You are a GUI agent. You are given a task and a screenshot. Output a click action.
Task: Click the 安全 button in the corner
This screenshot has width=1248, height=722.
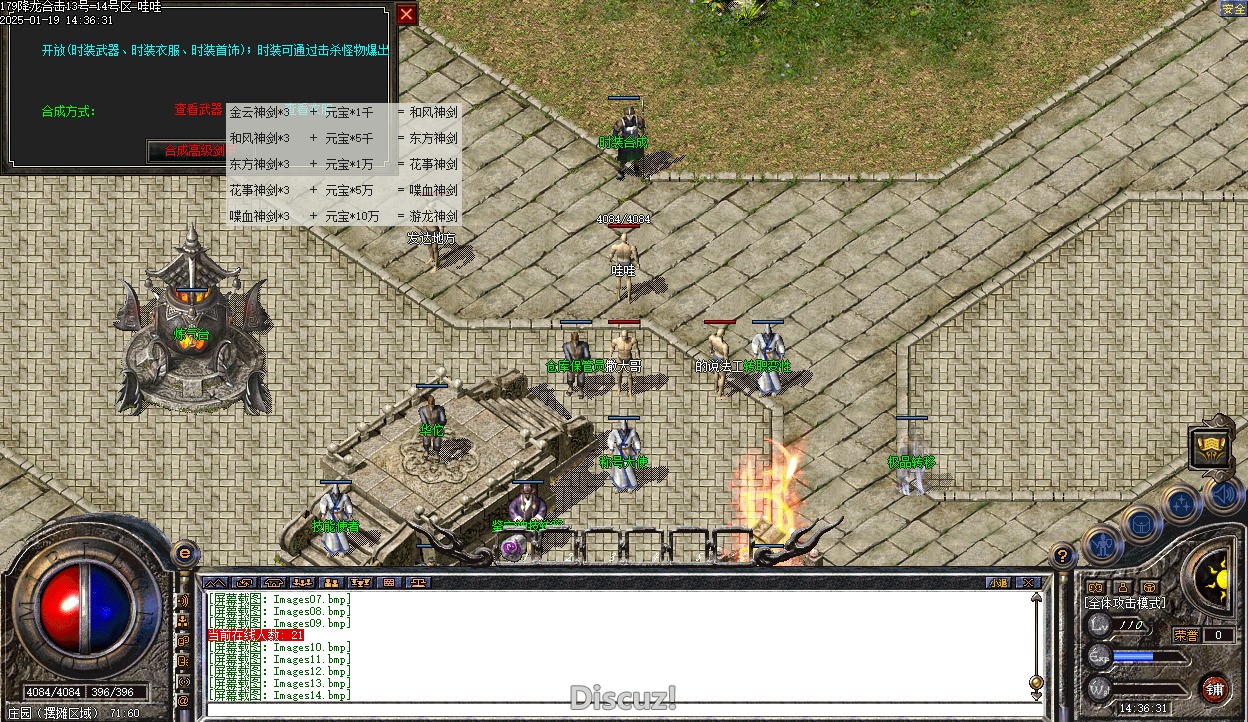[x=1233, y=9]
